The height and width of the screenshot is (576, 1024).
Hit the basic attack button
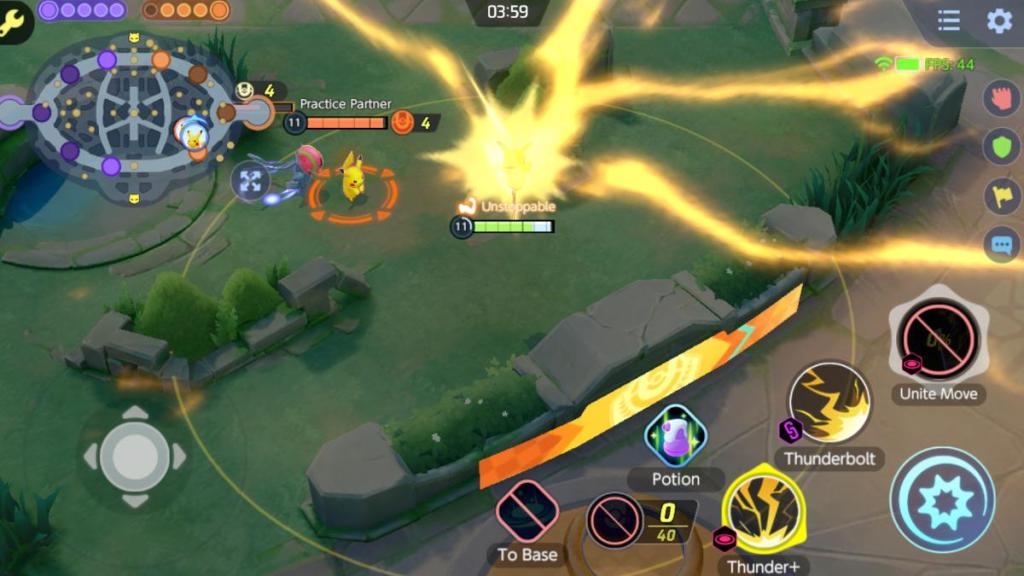click(942, 500)
